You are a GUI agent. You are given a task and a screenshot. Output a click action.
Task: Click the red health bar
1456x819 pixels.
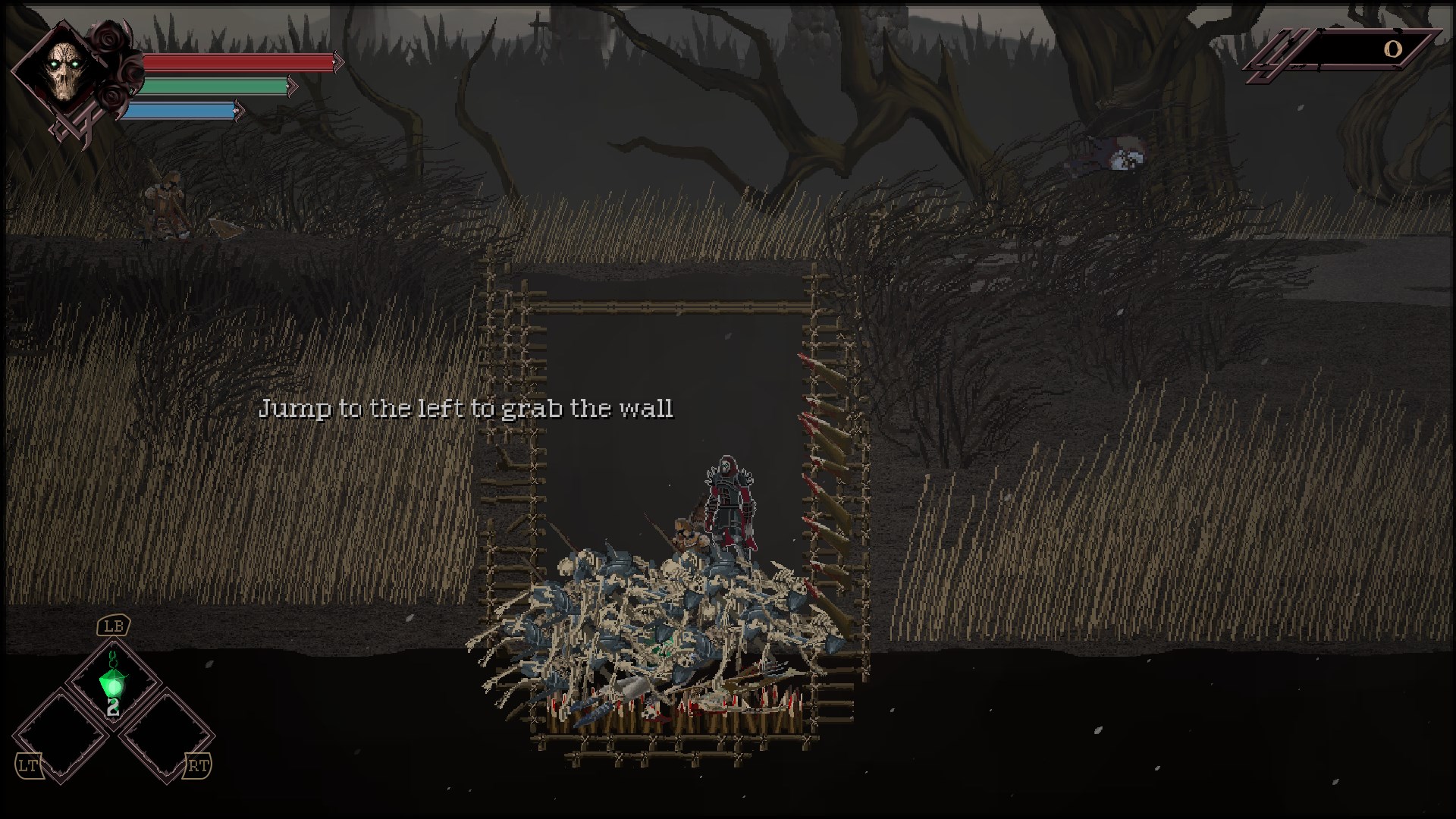point(235,62)
